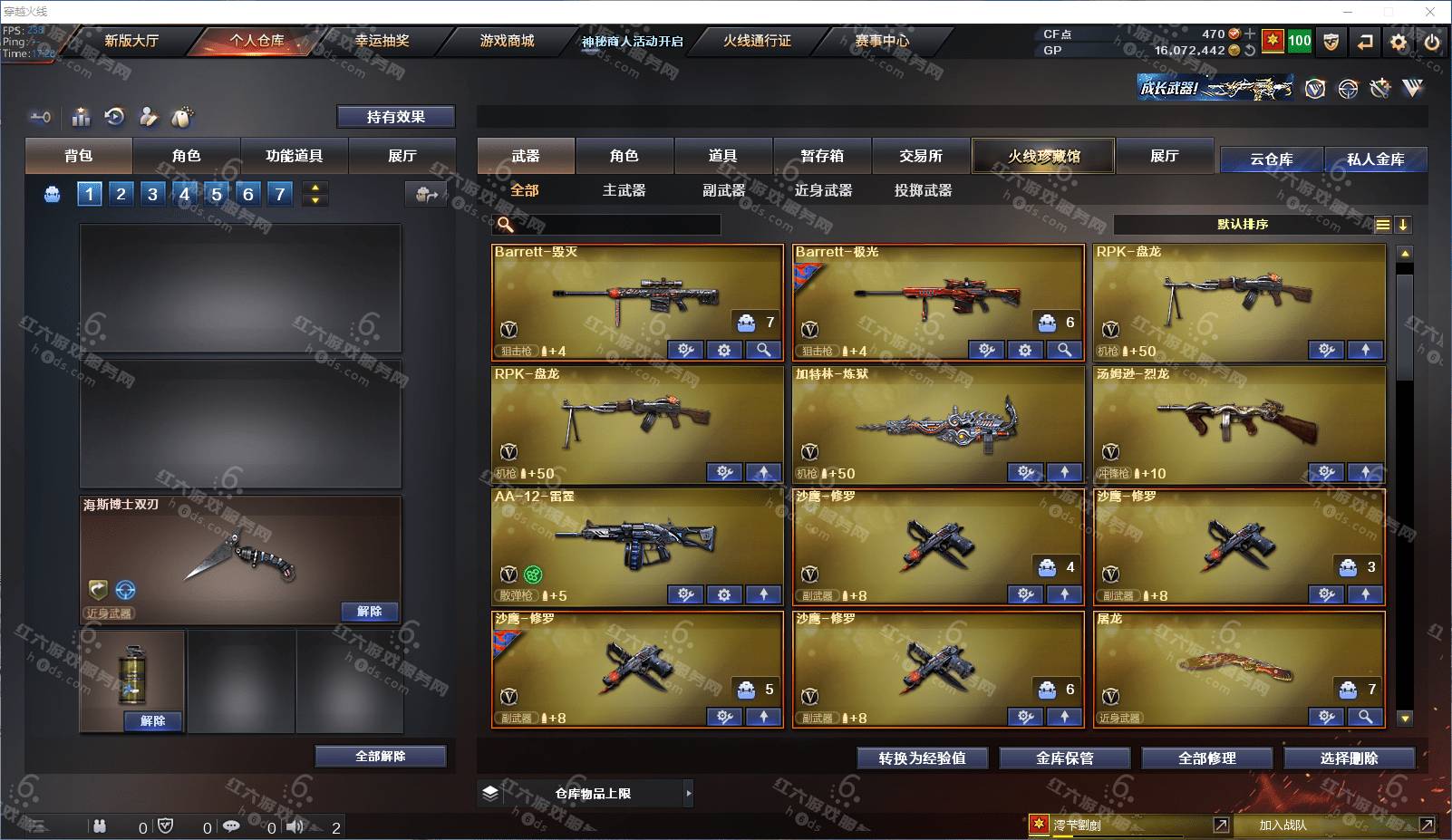Show the 投掷武器 throwables filter
Screen dimensions: 1452x840
[923, 190]
